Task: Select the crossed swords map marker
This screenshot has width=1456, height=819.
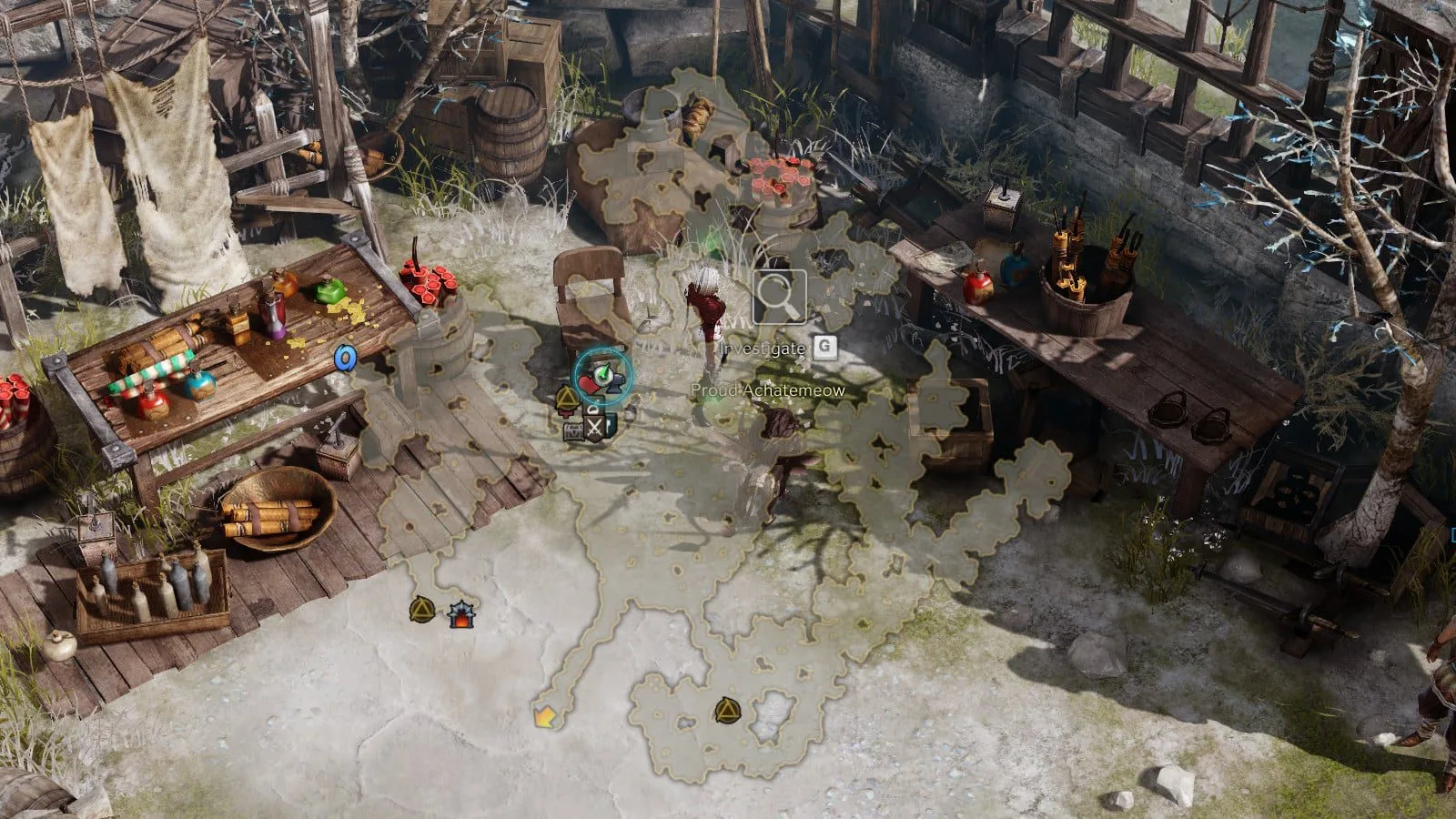Action: [594, 428]
